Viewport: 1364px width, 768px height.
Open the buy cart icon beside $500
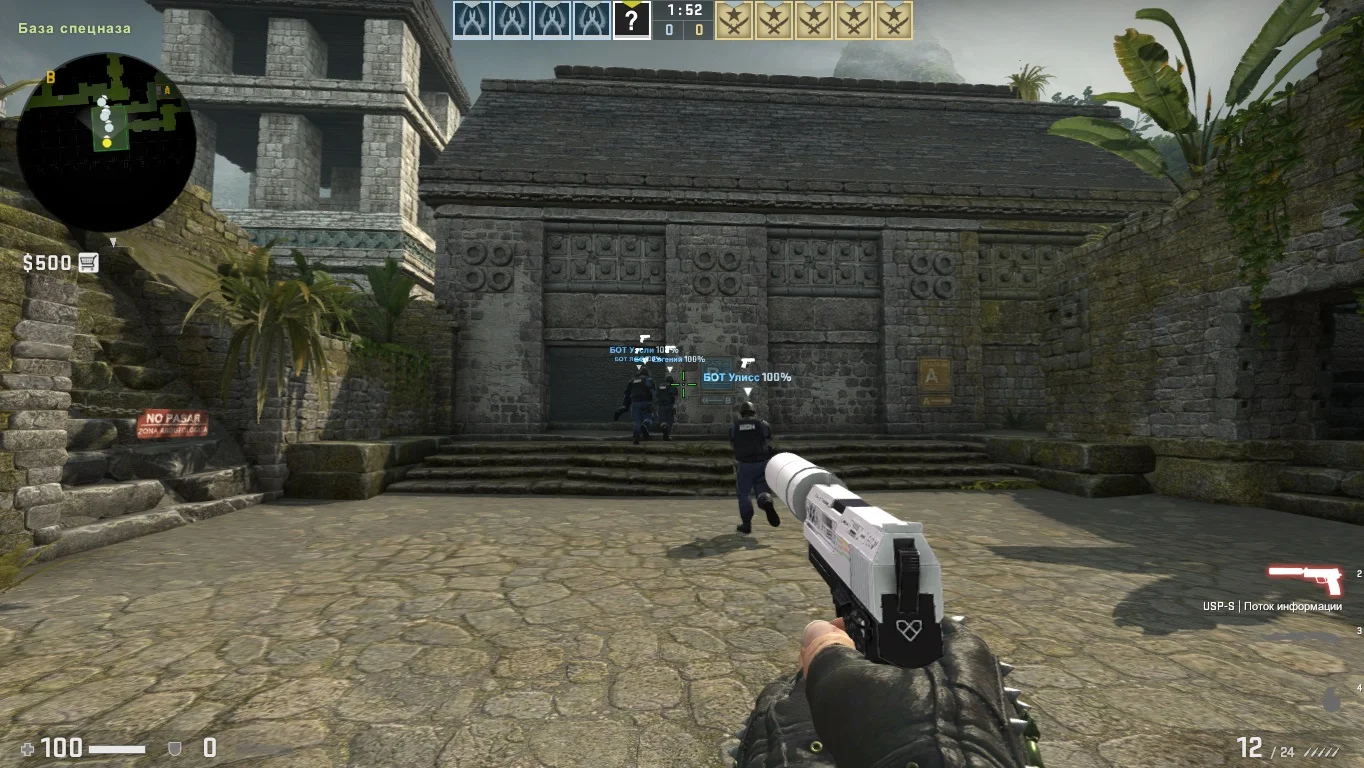click(x=88, y=263)
